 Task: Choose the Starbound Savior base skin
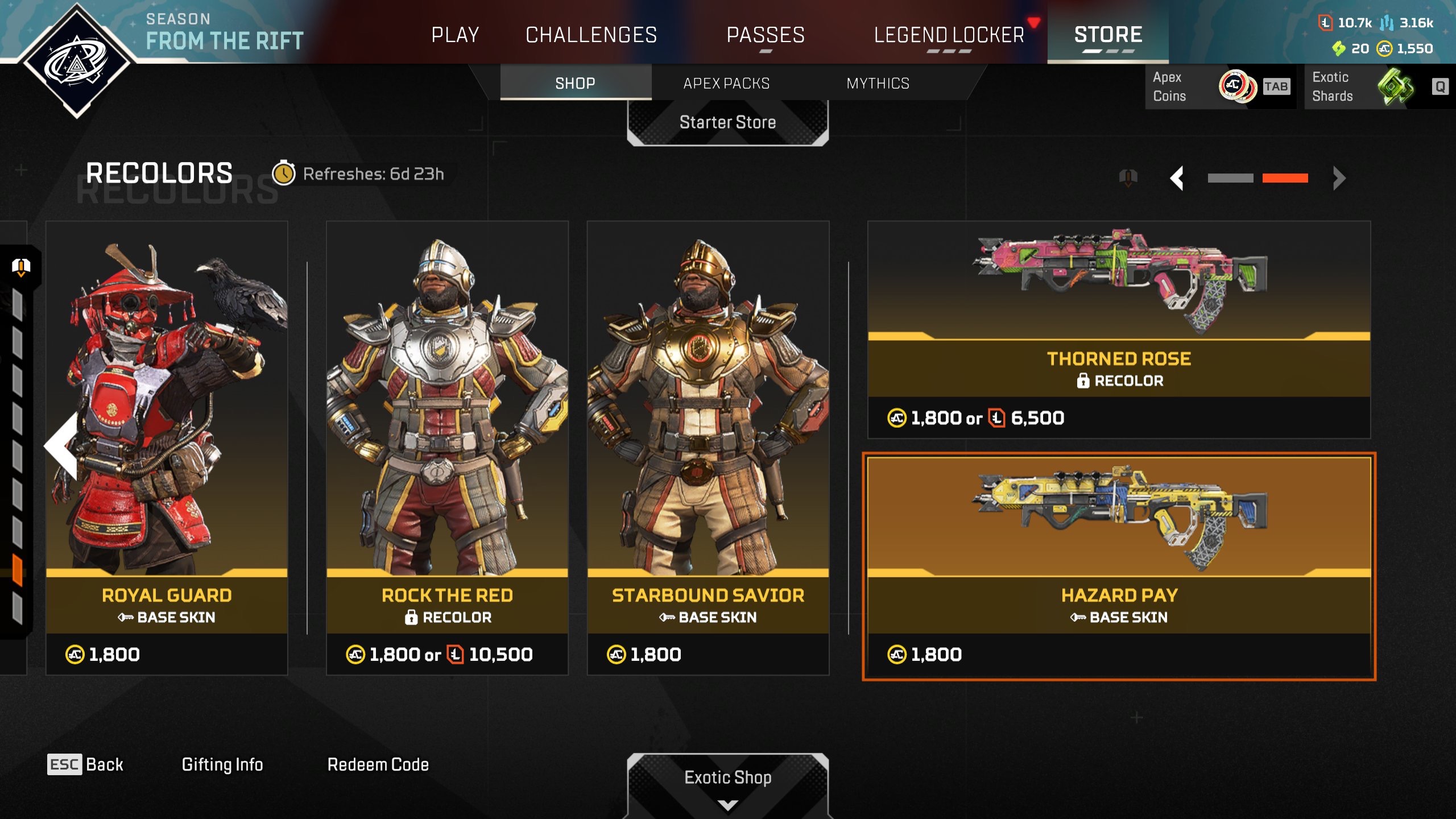(x=708, y=448)
